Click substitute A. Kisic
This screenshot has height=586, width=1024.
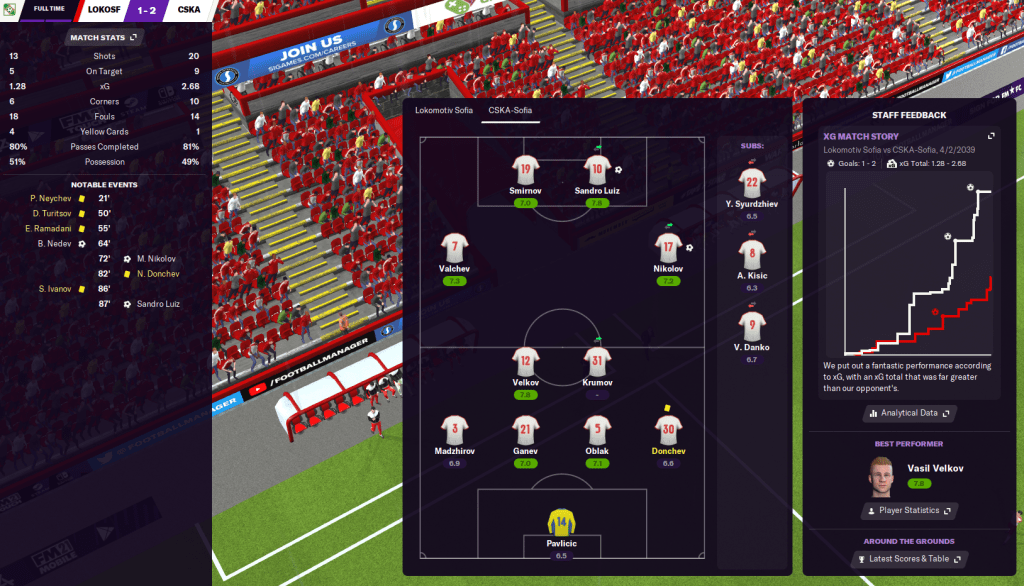pos(753,254)
